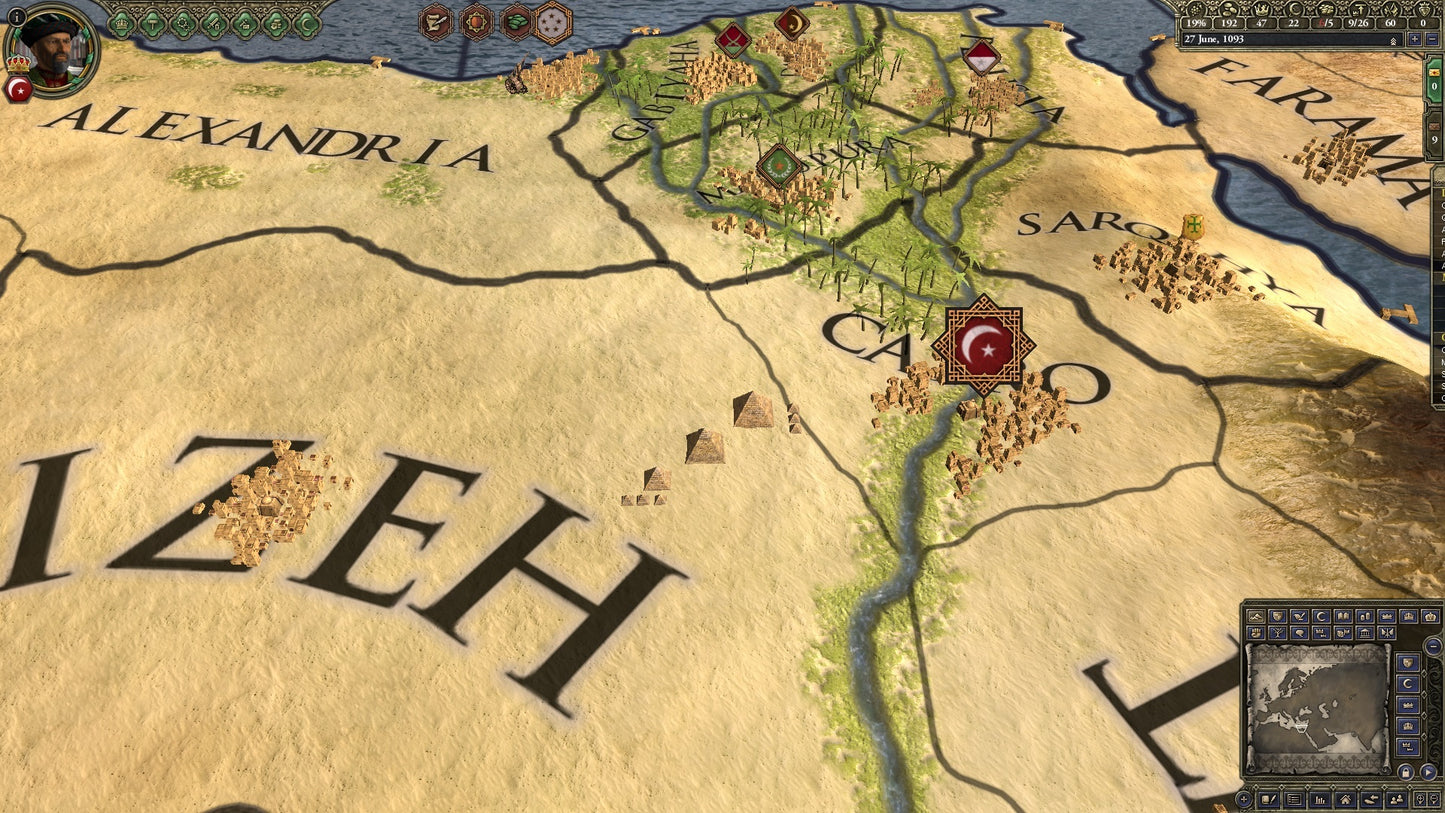The width and height of the screenshot is (1445, 813).
Task: Expand minimap options with the plus button
Action: 1245,798
